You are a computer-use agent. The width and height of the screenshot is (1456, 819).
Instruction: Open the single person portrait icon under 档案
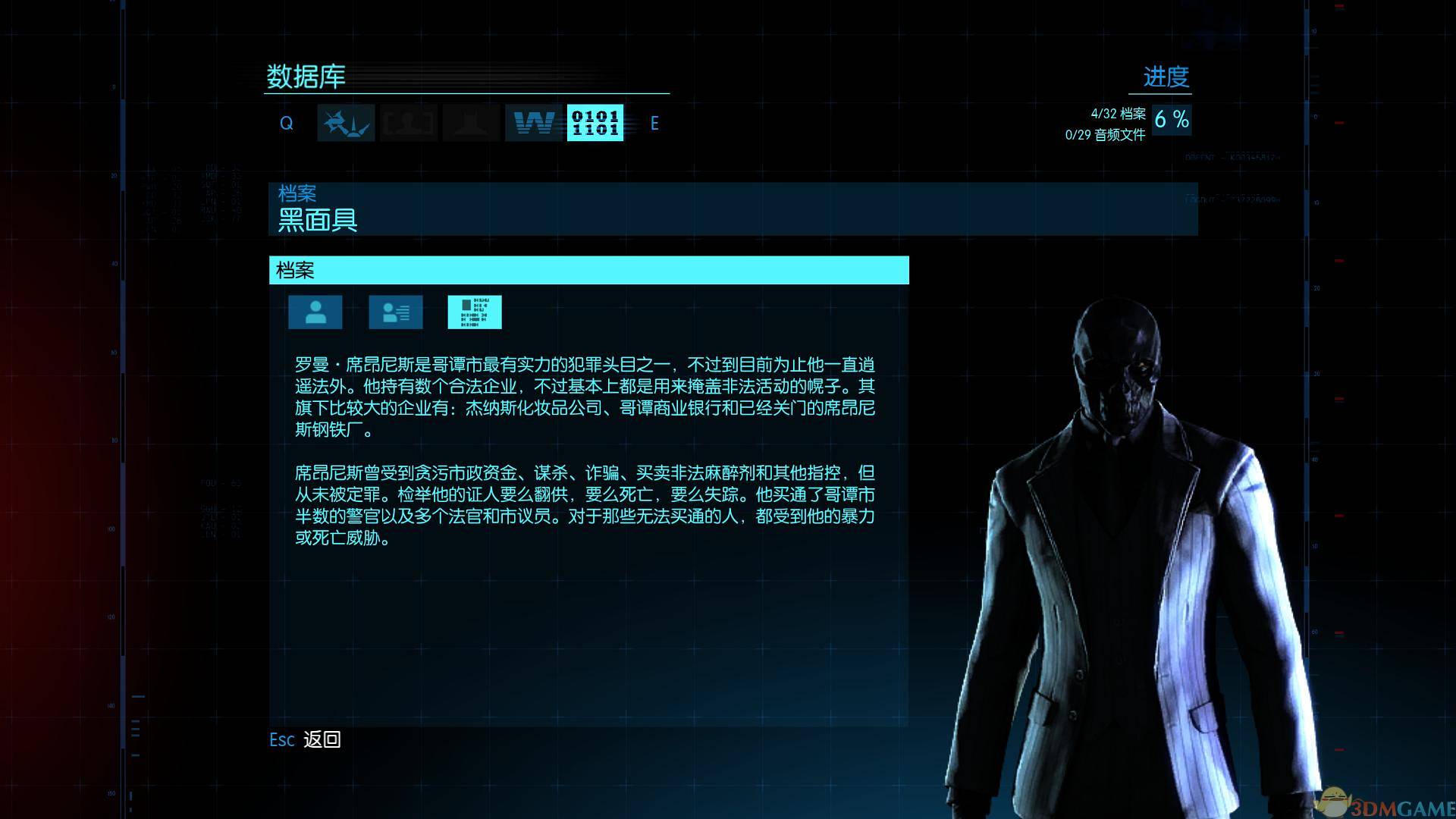(315, 312)
